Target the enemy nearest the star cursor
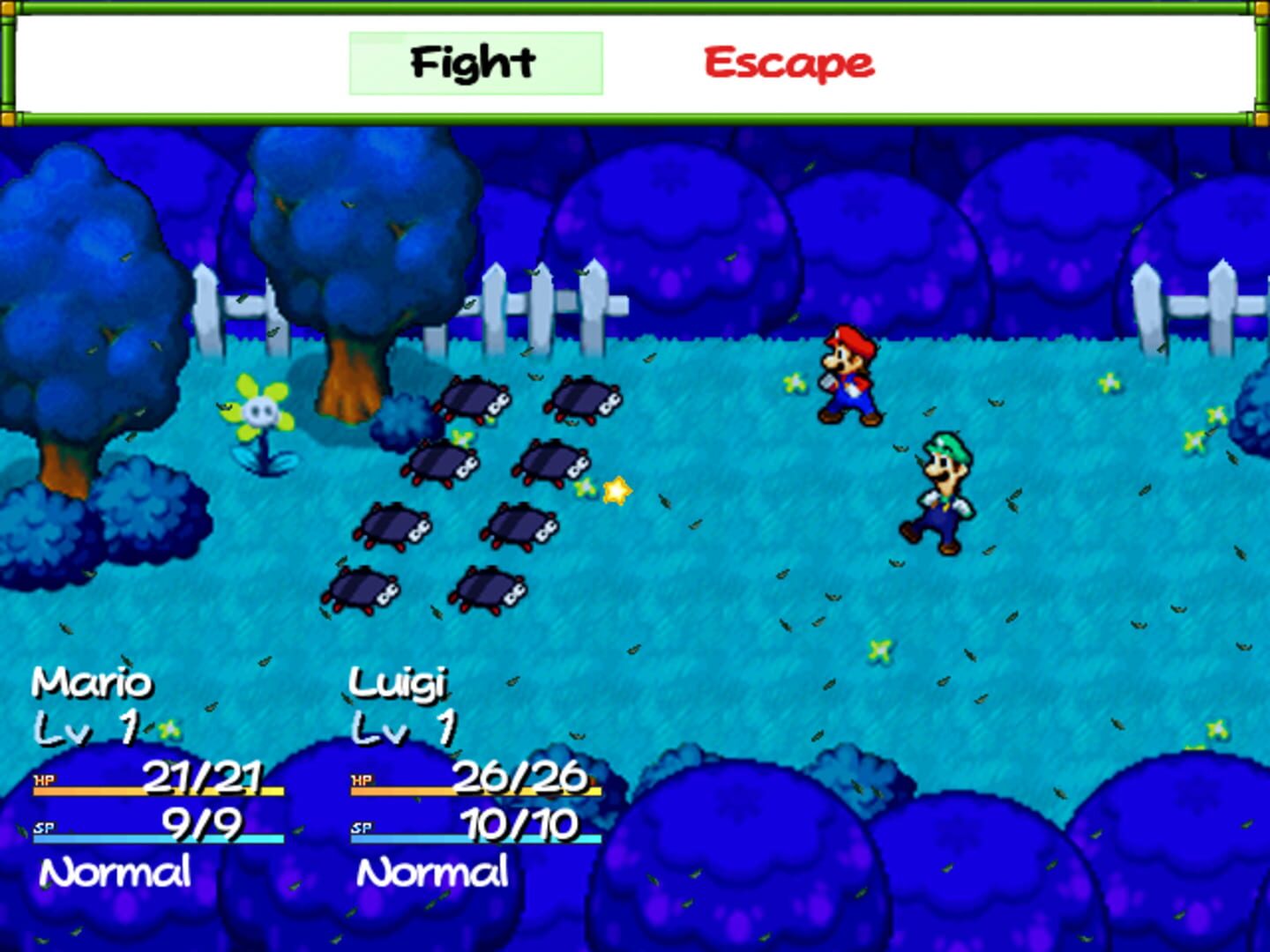1270x952 pixels. tap(550, 463)
